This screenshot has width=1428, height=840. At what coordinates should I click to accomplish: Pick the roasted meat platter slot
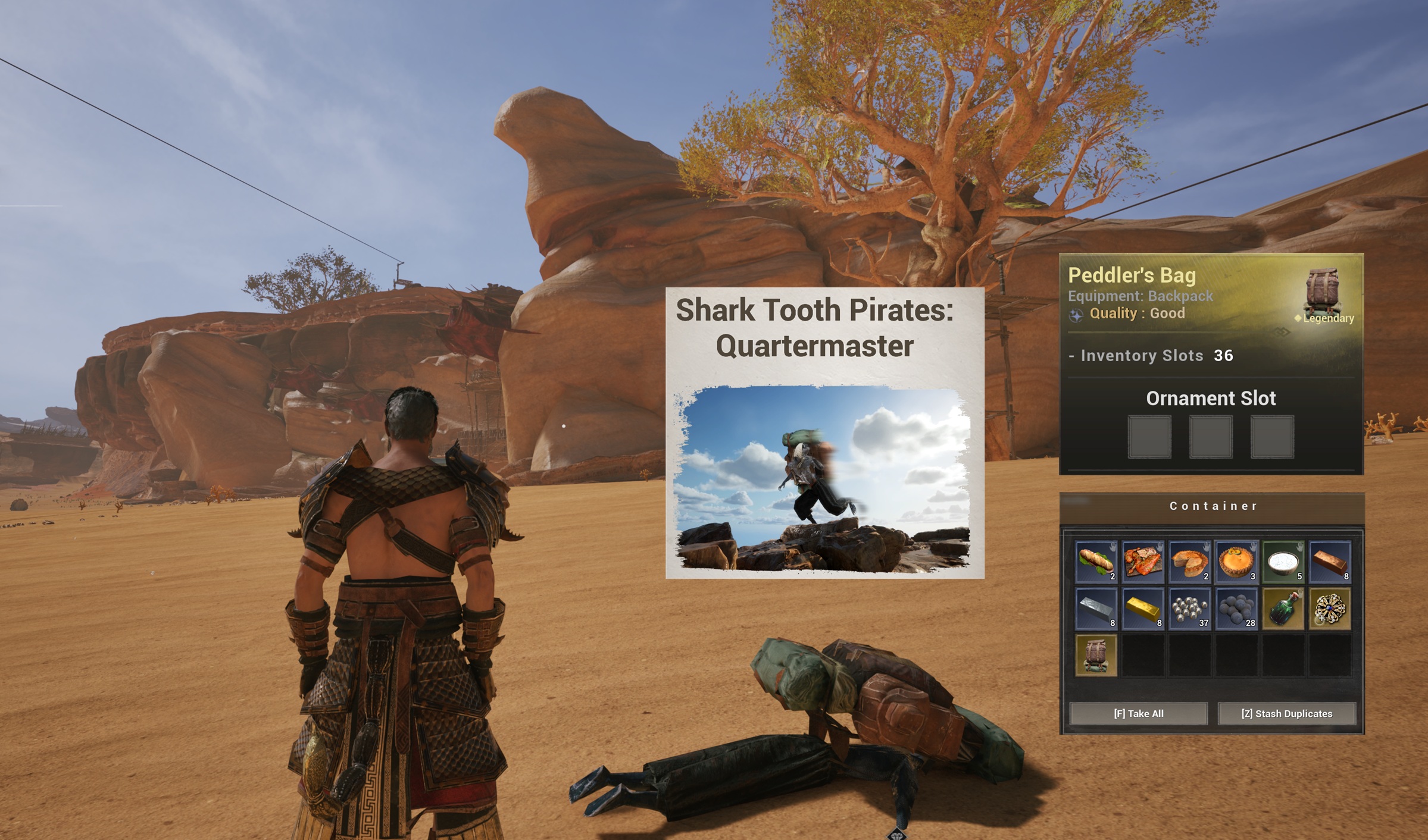(x=1143, y=562)
